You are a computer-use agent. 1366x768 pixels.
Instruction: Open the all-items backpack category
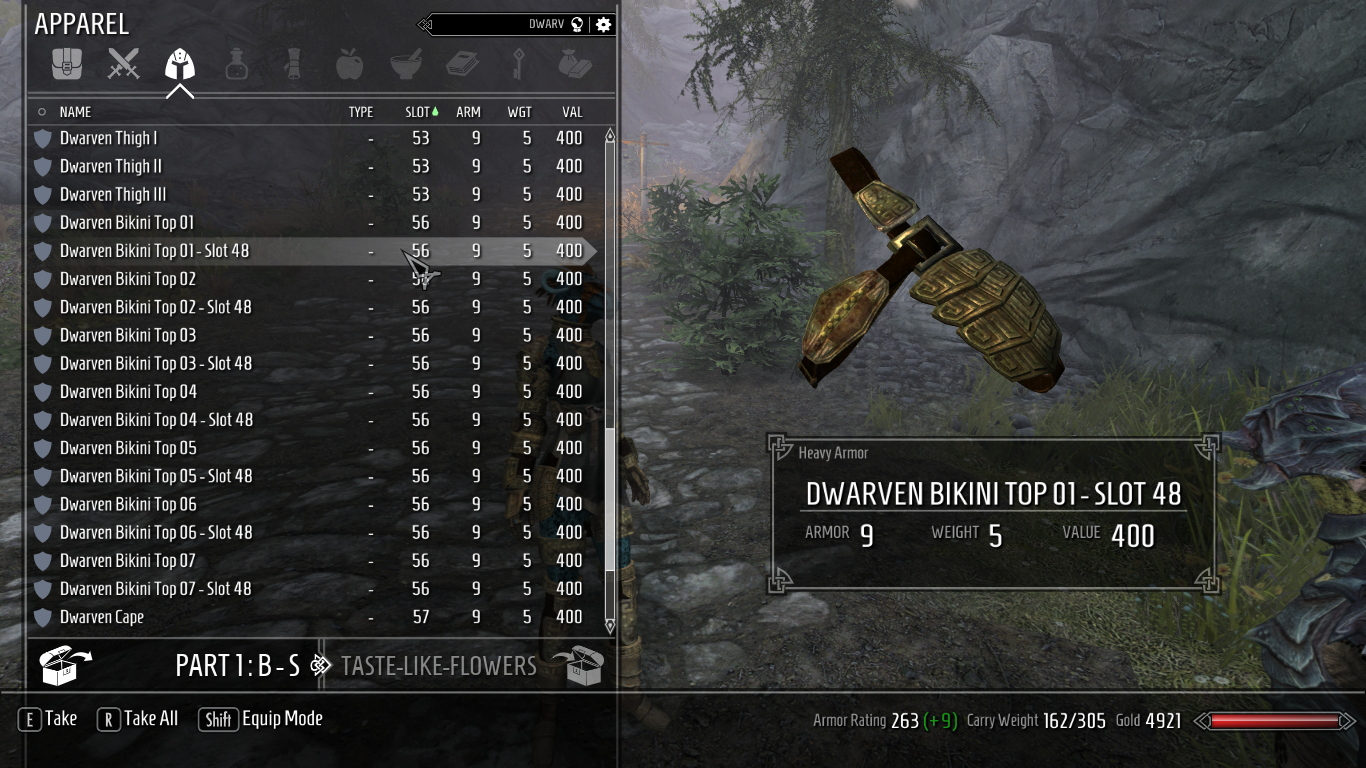(67, 65)
